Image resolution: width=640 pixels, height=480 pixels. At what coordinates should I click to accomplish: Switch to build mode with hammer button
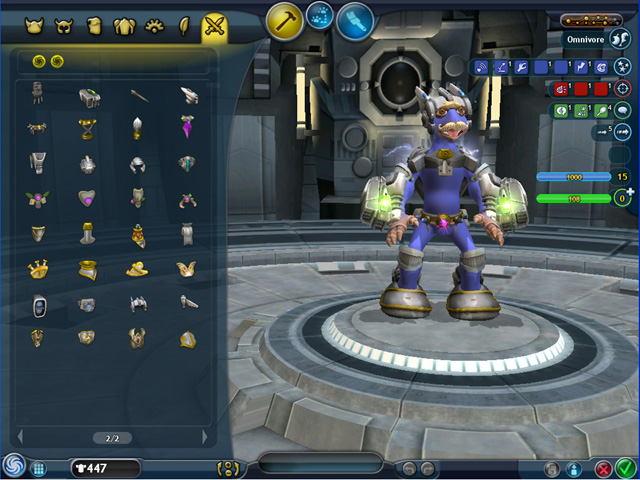click(285, 20)
